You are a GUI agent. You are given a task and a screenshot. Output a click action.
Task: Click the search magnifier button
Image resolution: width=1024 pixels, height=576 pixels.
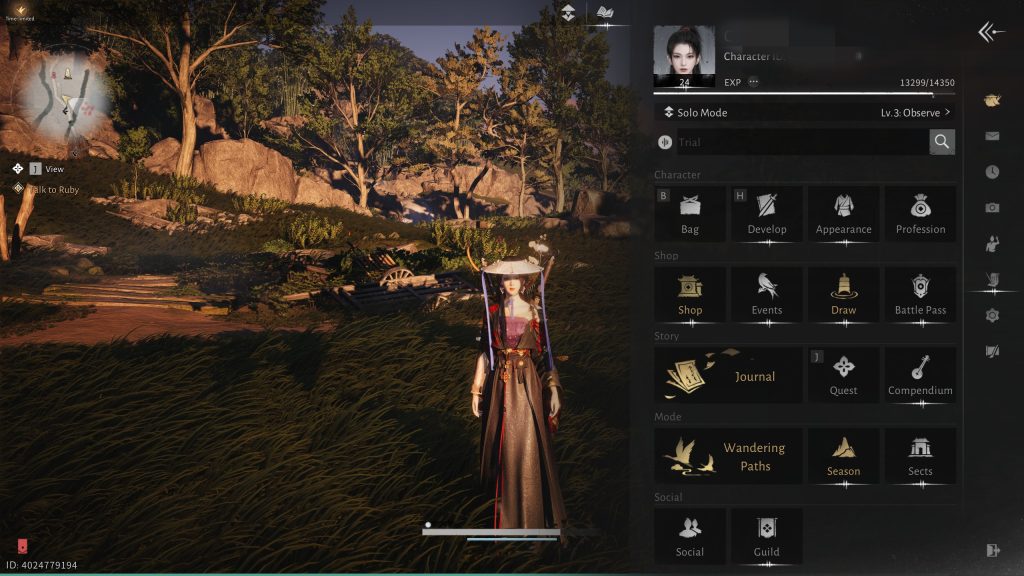coord(941,142)
